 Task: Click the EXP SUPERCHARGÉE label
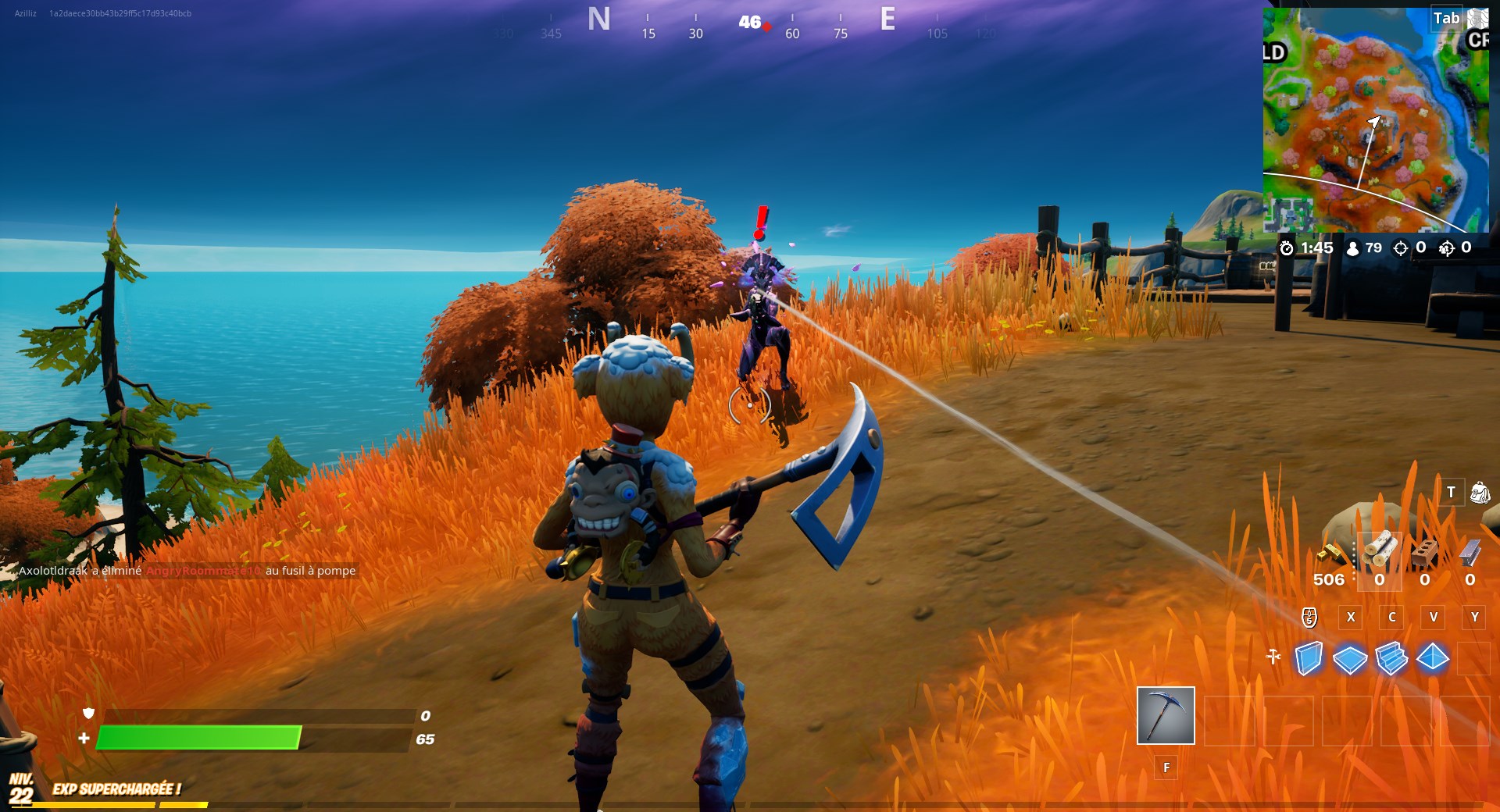click(x=117, y=788)
